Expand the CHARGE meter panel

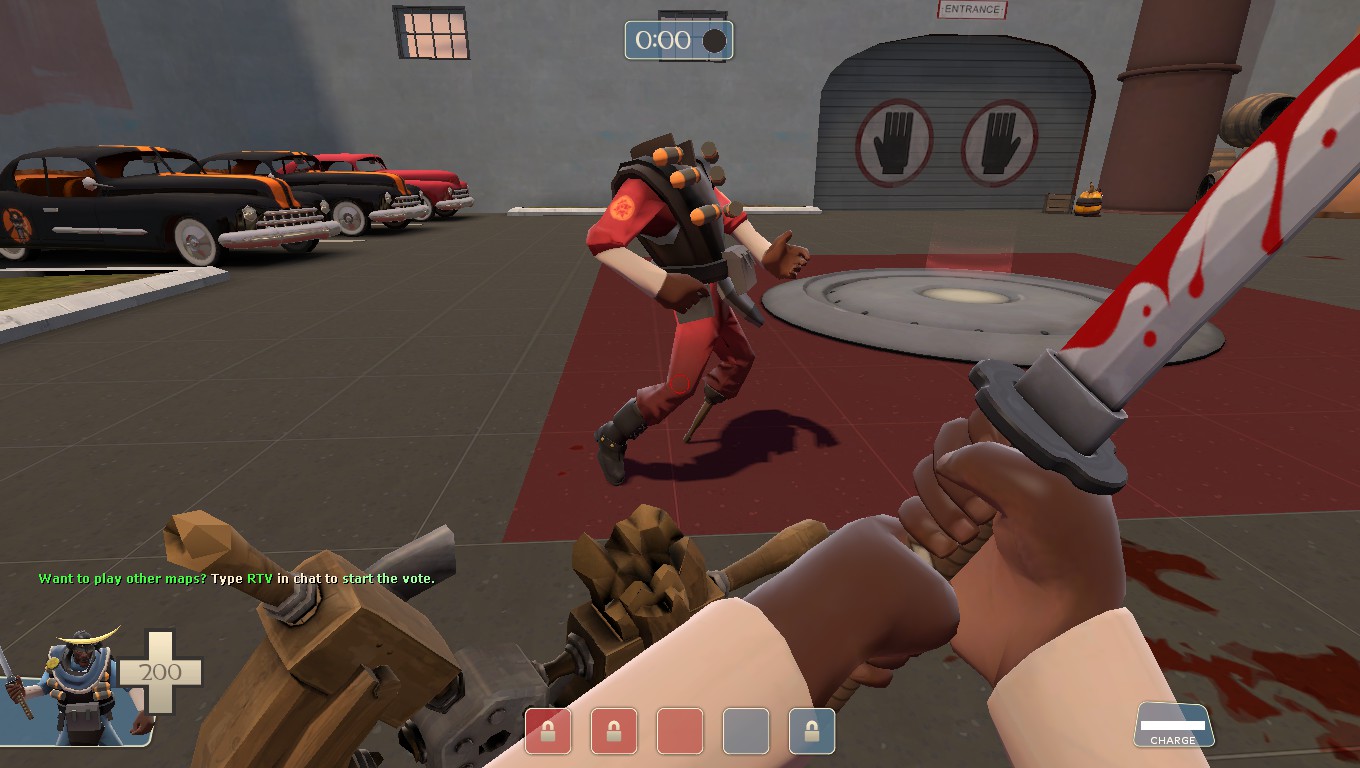tap(1174, 723)
